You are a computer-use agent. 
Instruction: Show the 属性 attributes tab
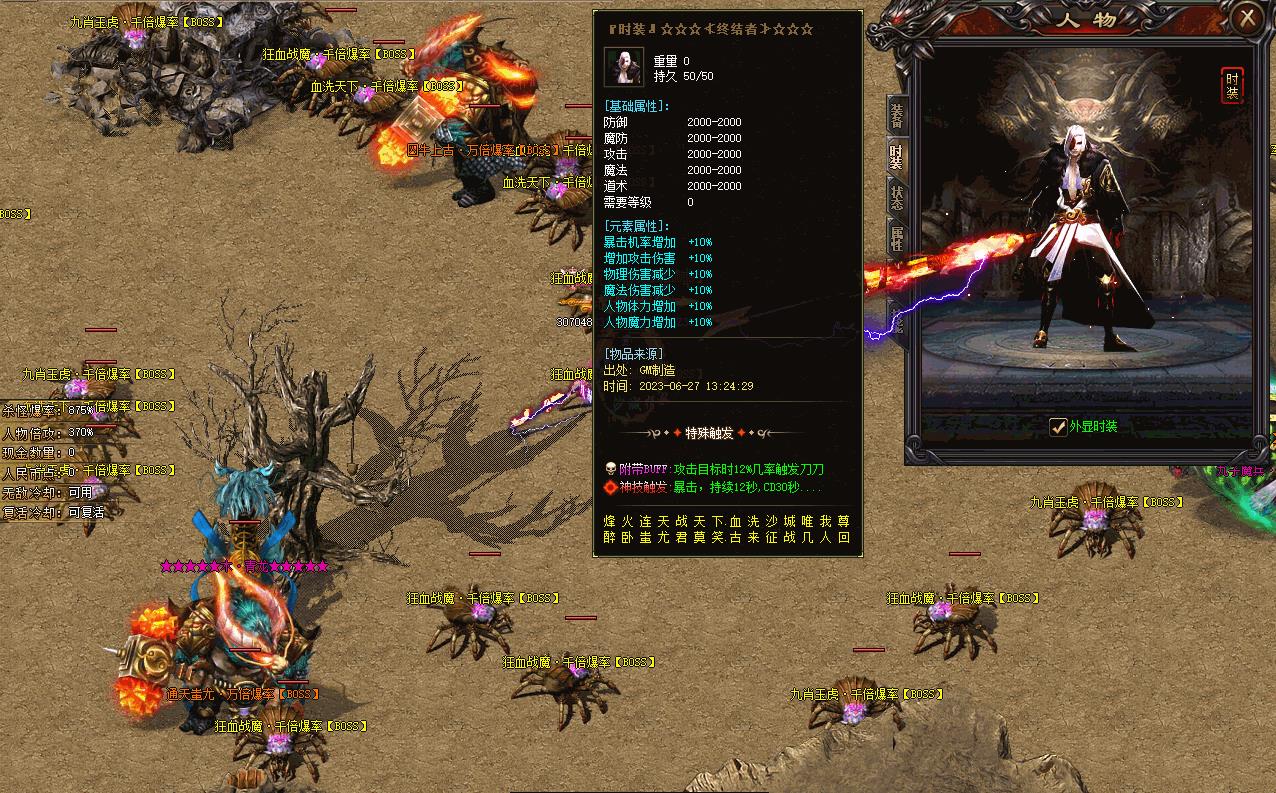point(896,237)
